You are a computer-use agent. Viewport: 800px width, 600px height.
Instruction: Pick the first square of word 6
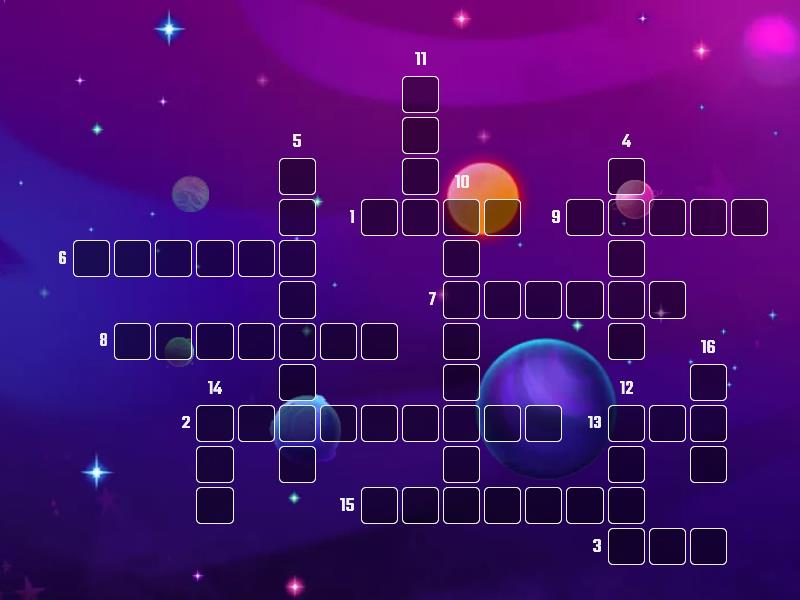[92, 258]
